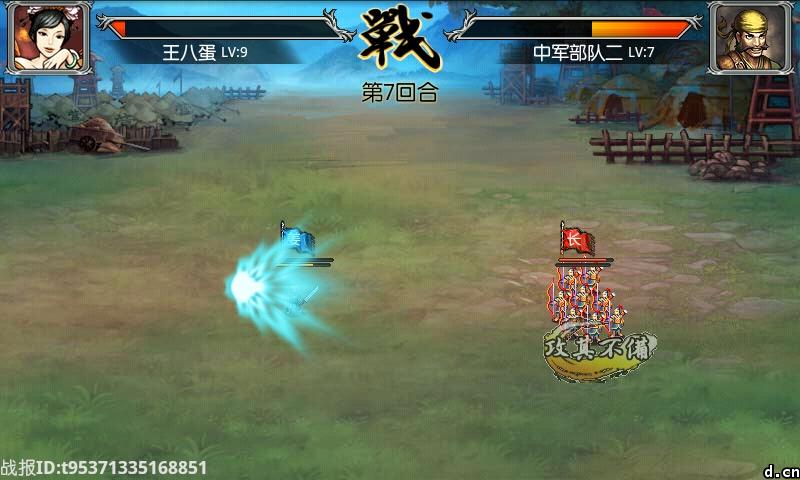
Task: Click the female commander portrait of 王八蛋
Action: coord(47,38)
